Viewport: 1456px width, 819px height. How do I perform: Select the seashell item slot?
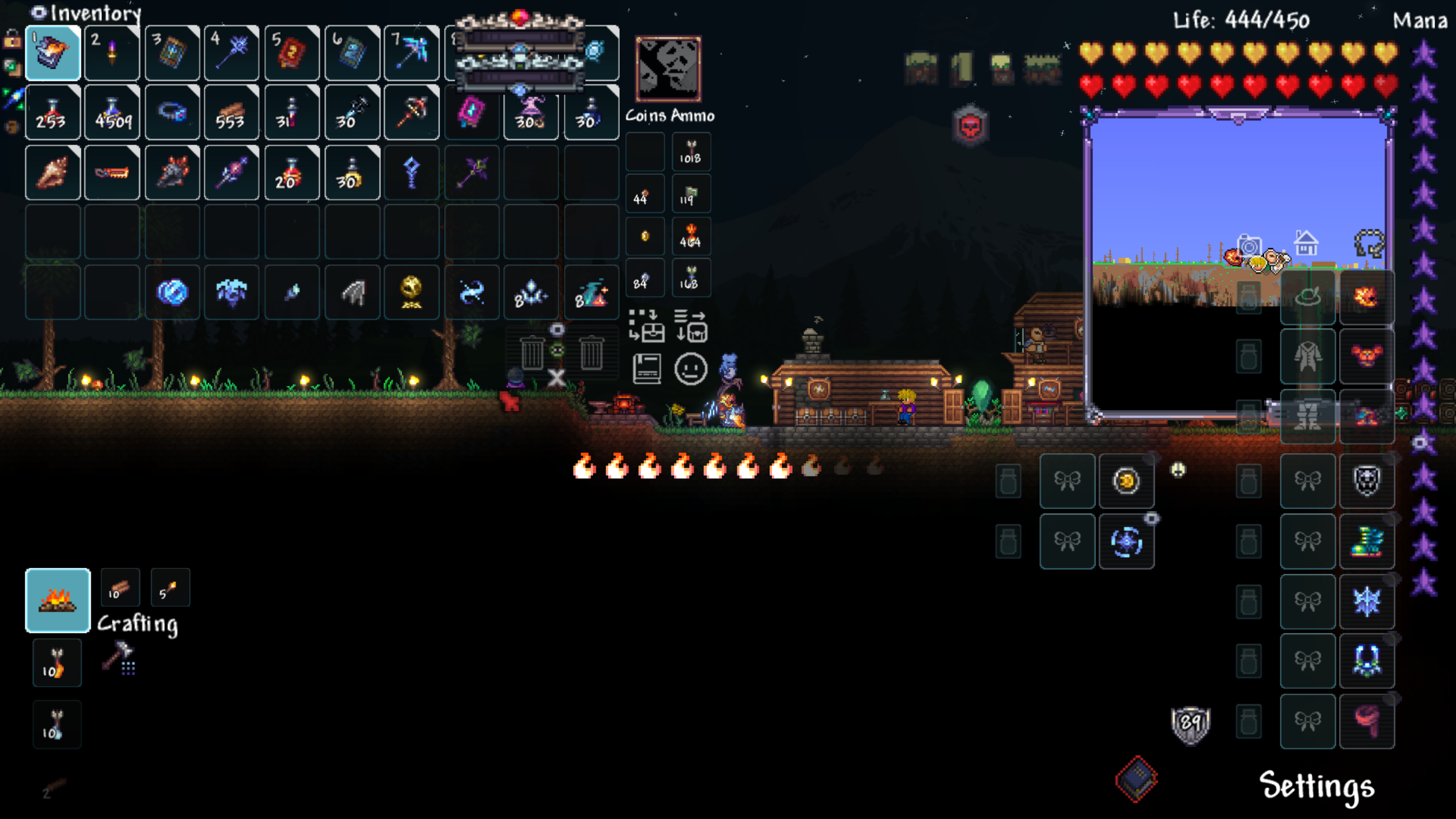point(53,173)
